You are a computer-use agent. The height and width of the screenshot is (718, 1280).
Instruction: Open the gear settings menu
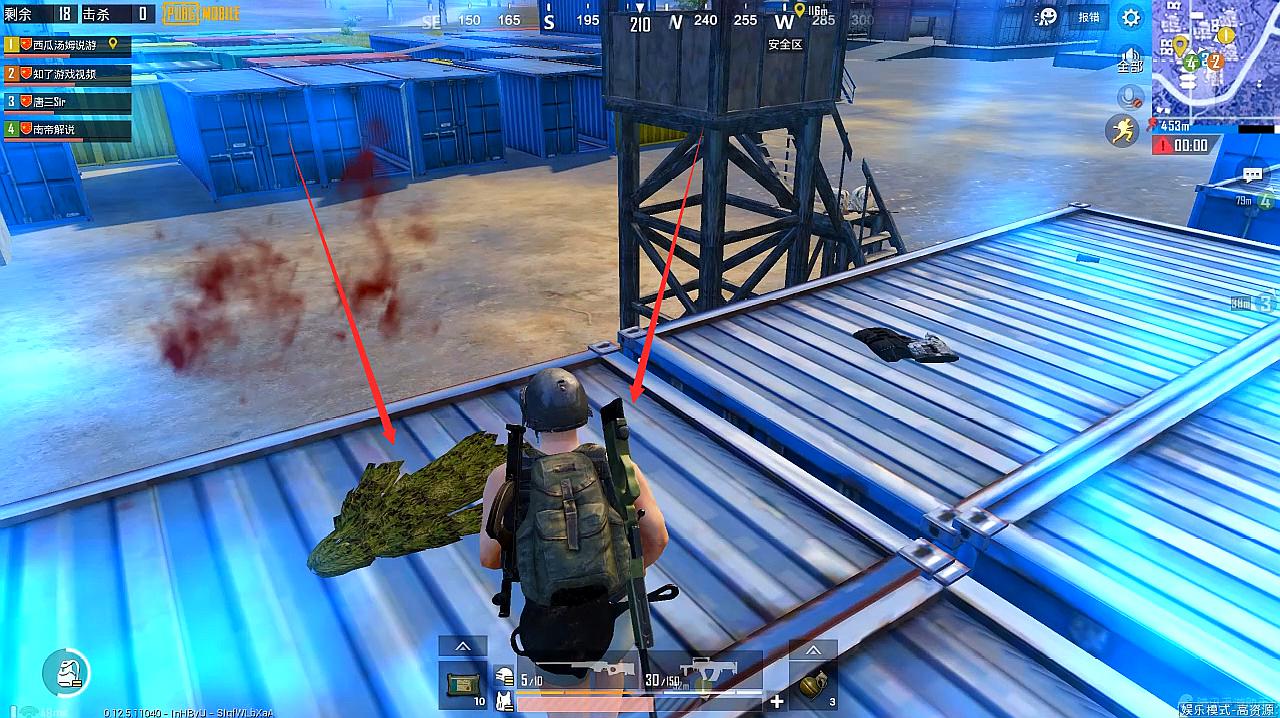(1131, 17)
